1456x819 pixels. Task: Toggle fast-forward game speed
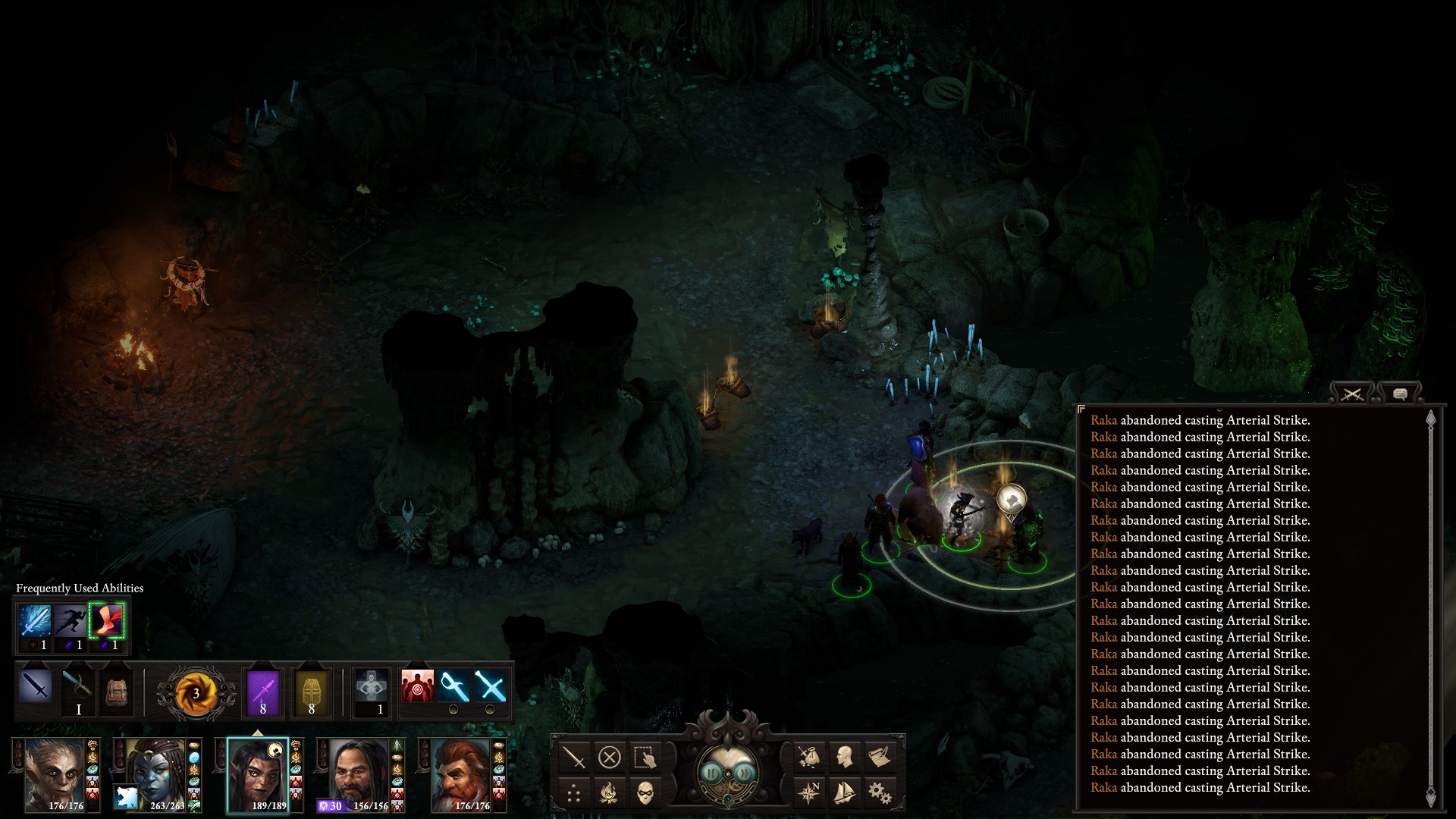tap(745, 773)
